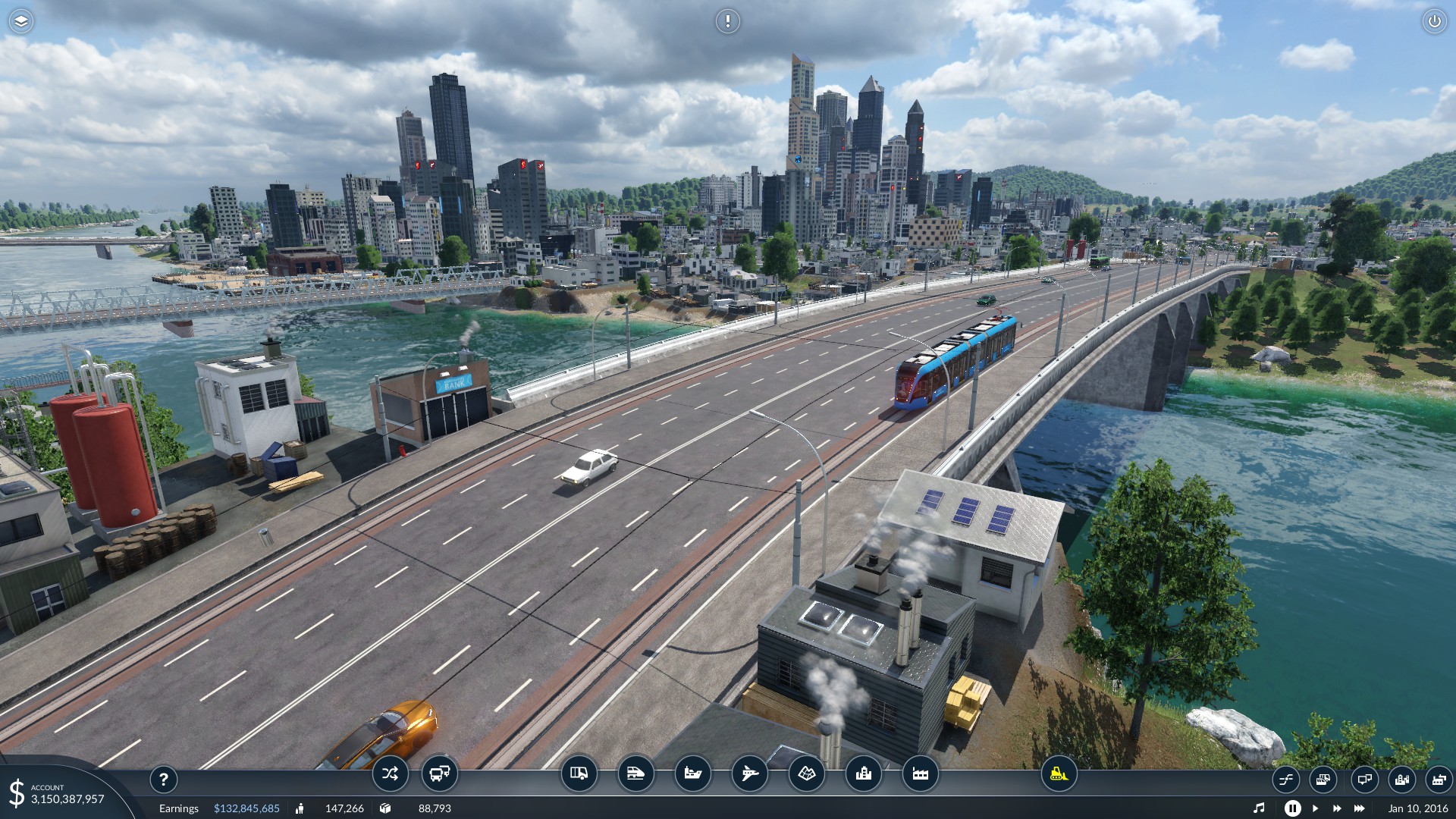Viewport: 1456px width, 819px height.
Task: Open the music player note icon
Action: pos(1259,808)
